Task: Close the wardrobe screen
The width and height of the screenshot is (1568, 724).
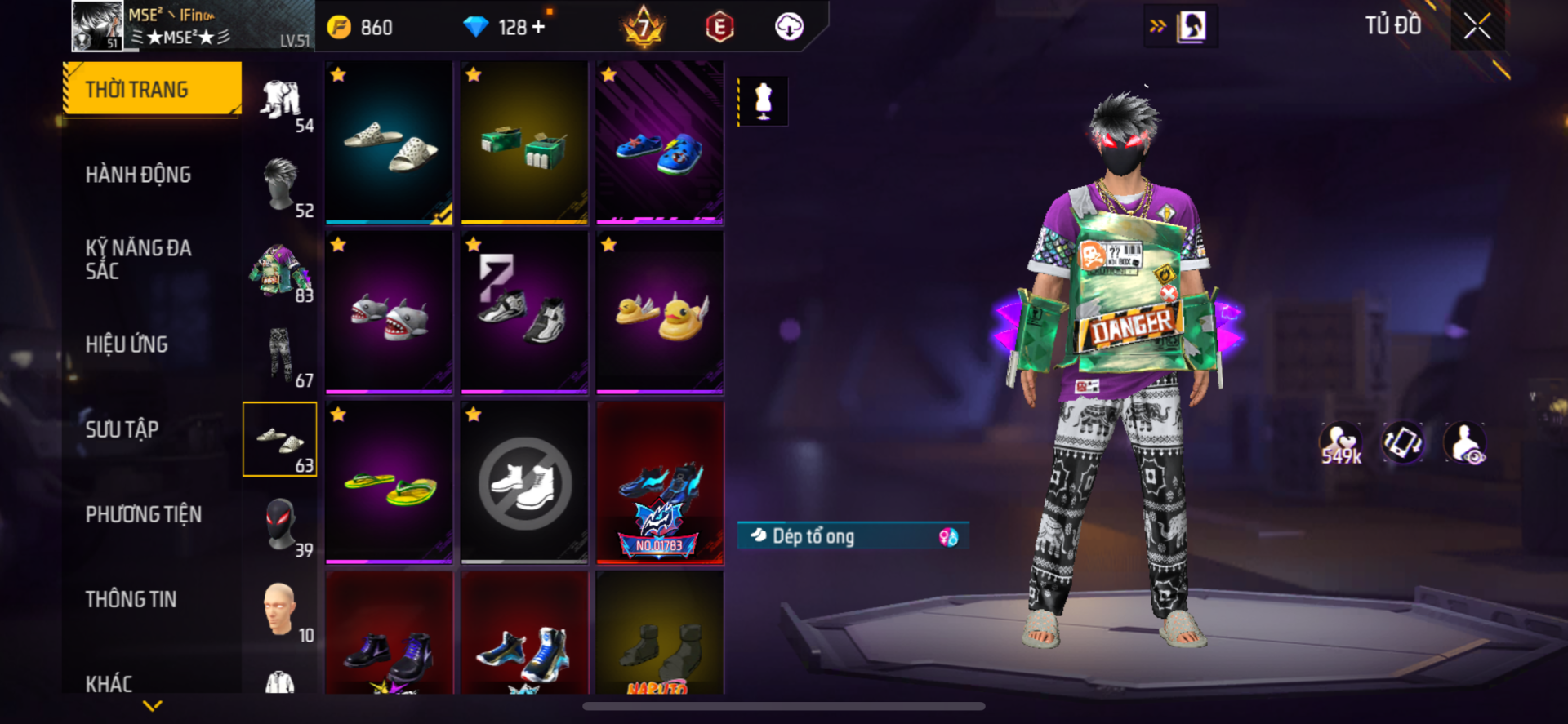Action: coord(1477,27)
